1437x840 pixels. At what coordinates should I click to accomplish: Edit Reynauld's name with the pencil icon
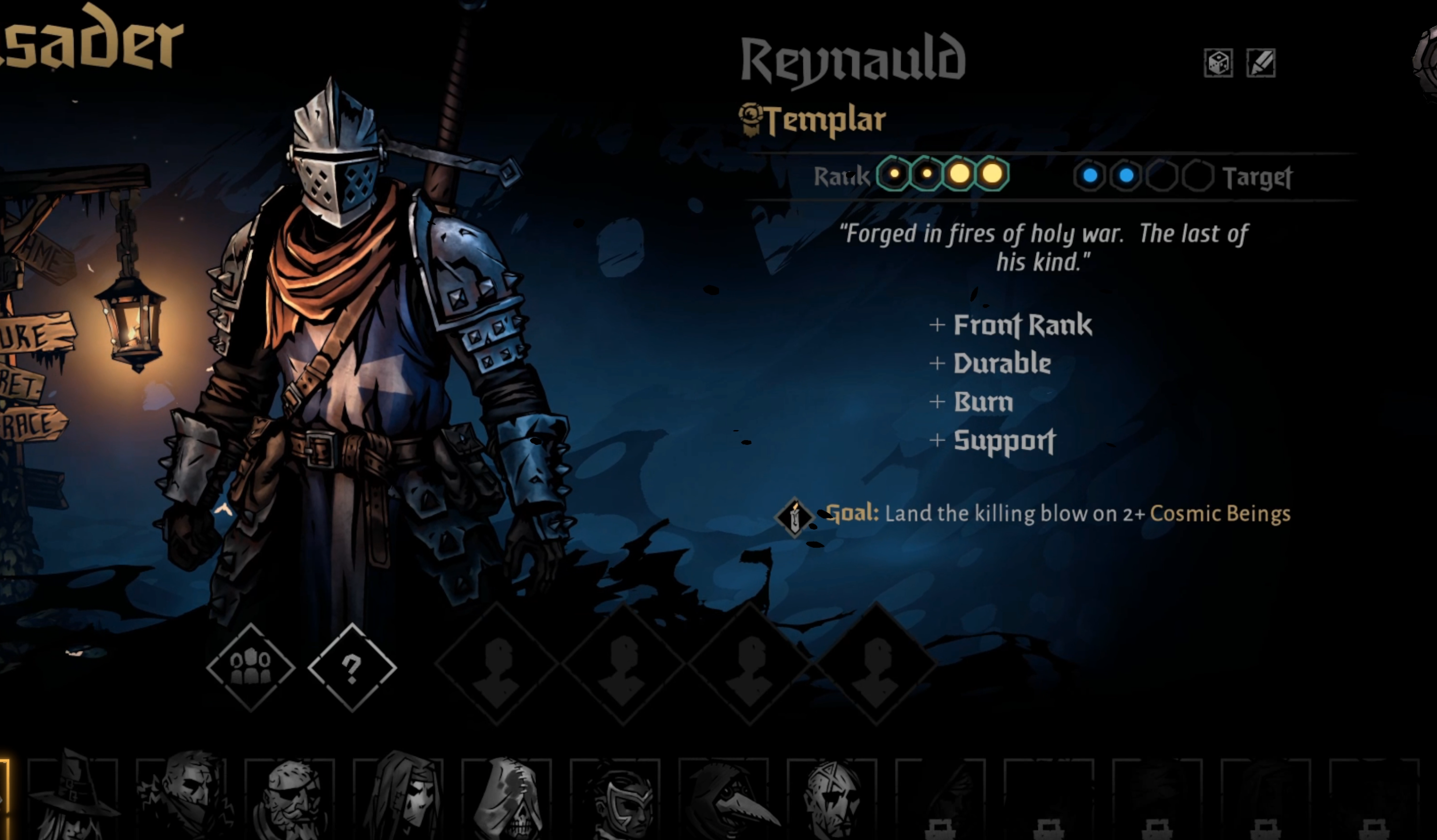1261,63
